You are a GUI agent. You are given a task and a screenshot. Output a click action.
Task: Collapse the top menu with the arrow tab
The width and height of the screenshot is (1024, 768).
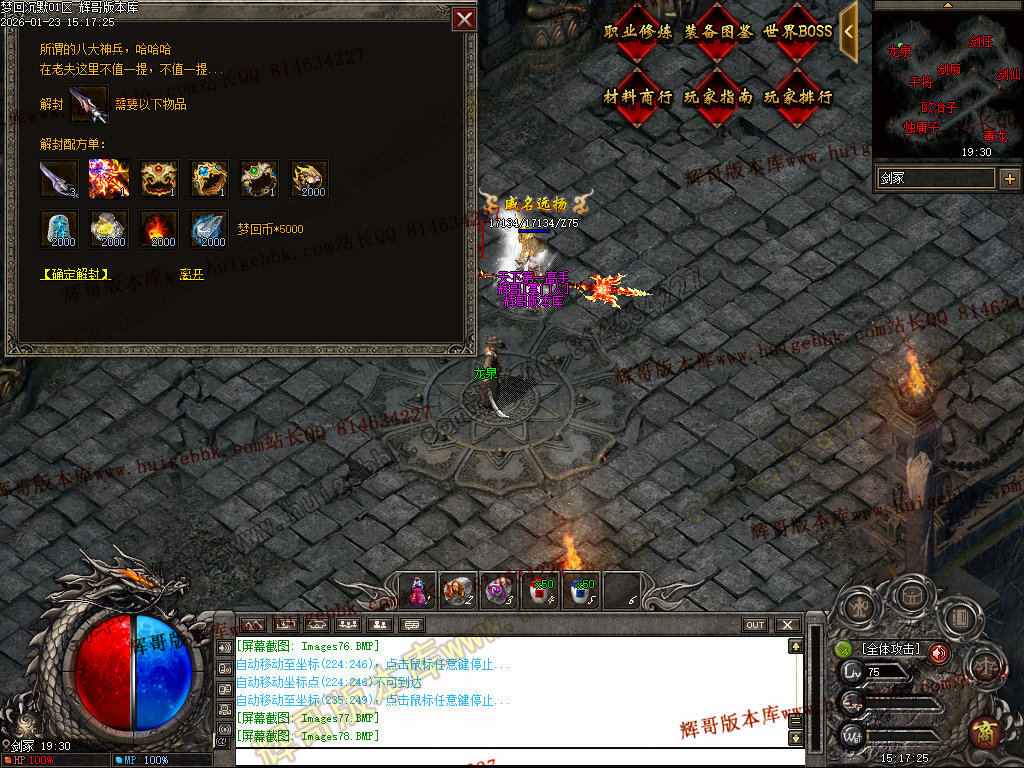point(848,31)
